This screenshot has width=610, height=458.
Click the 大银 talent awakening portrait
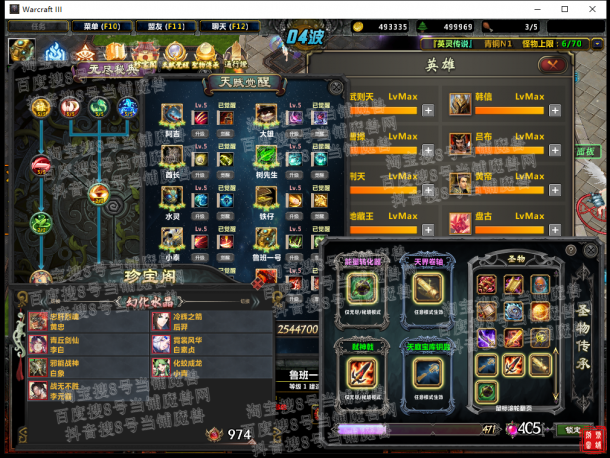pos(266,116)
